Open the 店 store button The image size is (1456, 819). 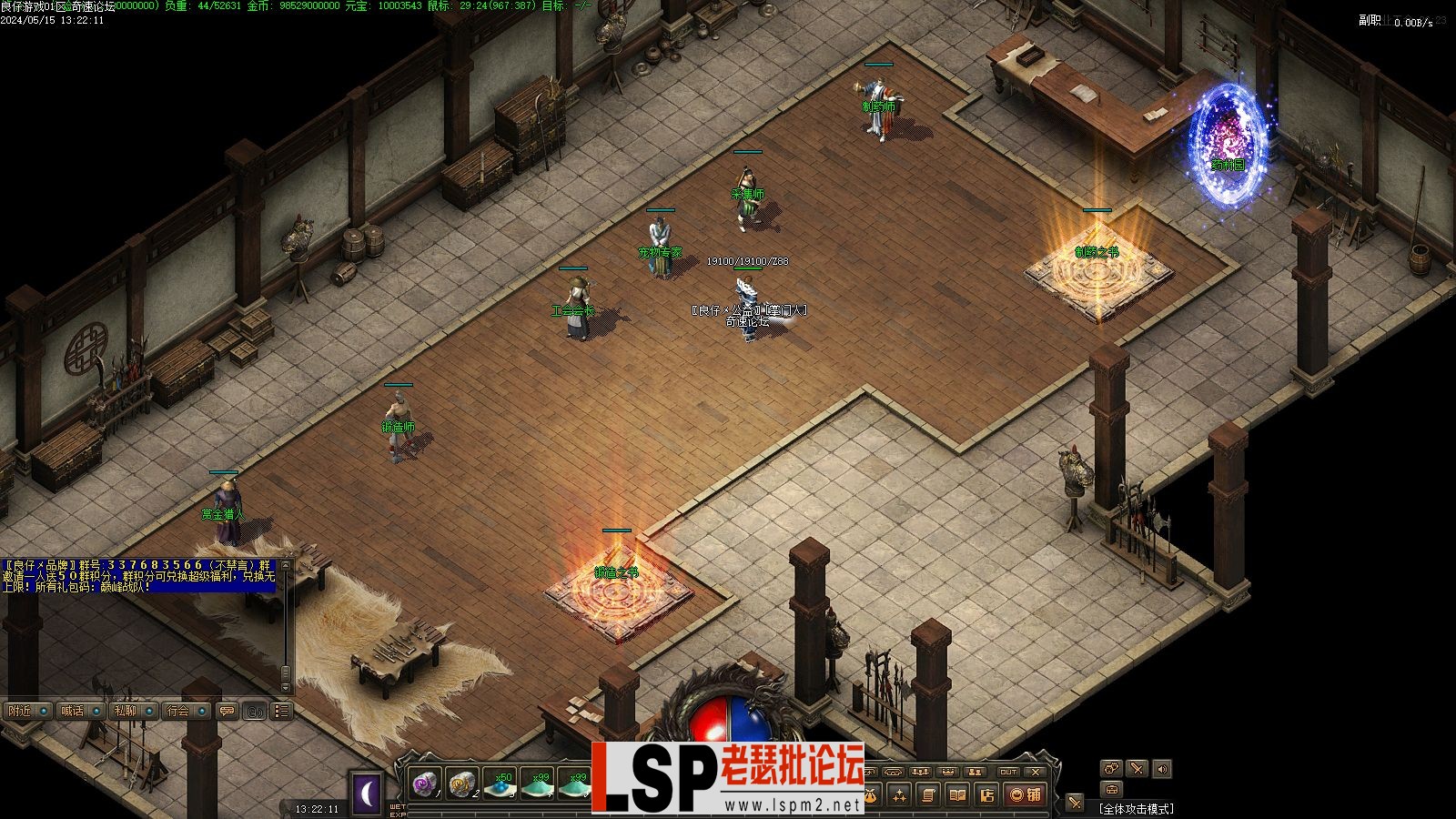pyautogui.click(x=987, y=795)
